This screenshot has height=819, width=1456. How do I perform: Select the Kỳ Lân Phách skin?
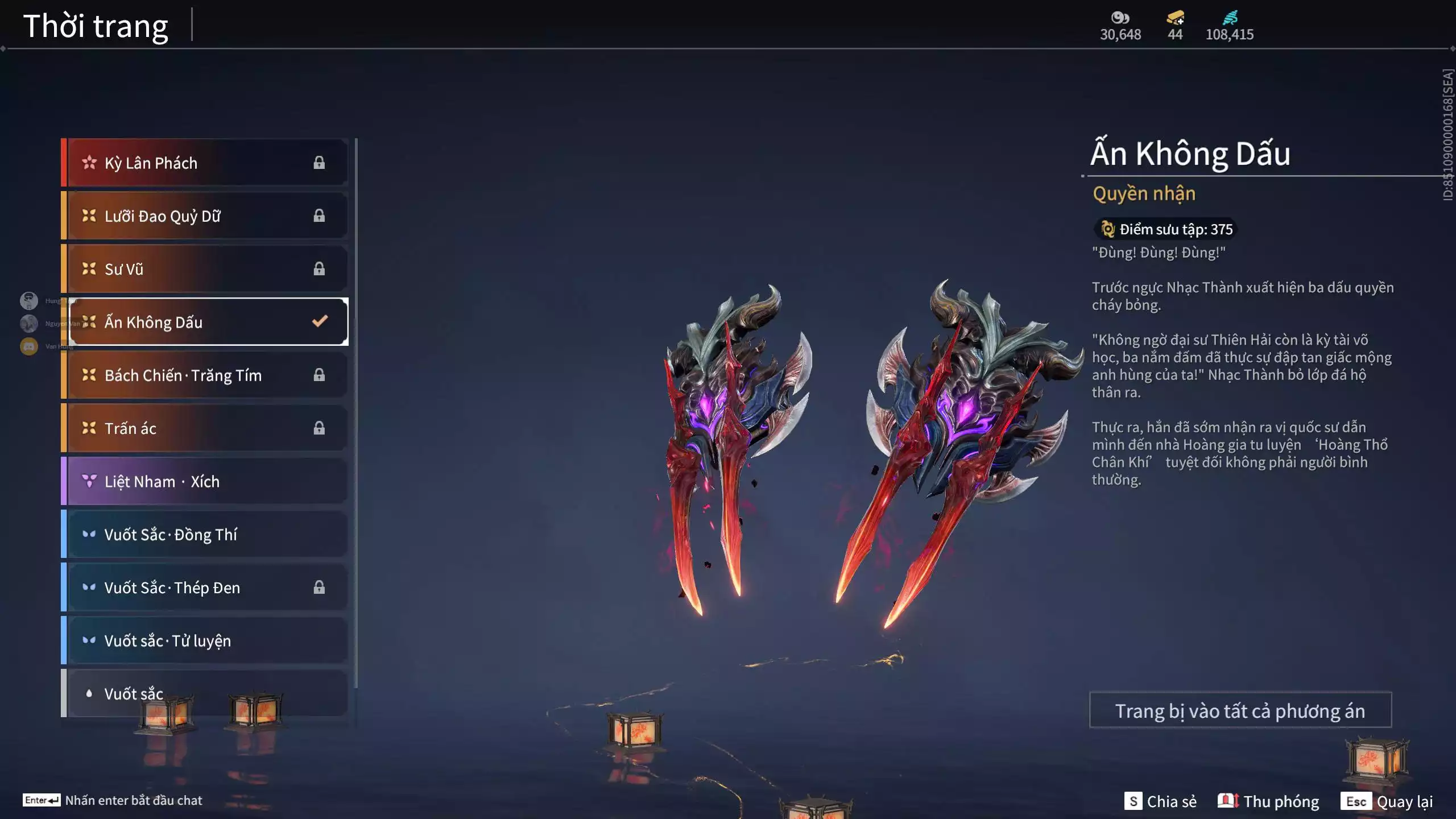[x=205, y=163]
